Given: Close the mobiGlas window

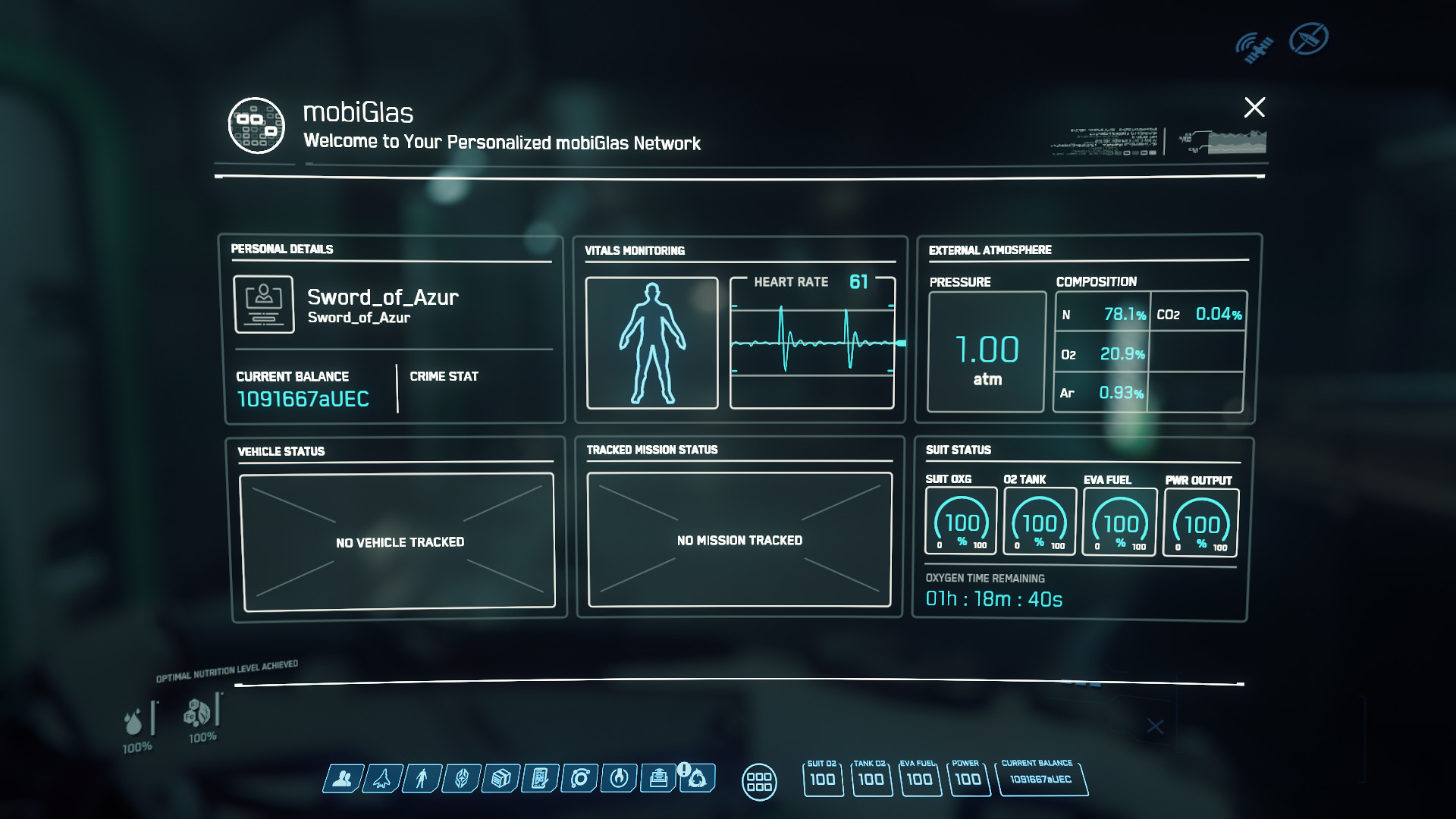Looking at the screenshot, I should tap(1254, 107).
